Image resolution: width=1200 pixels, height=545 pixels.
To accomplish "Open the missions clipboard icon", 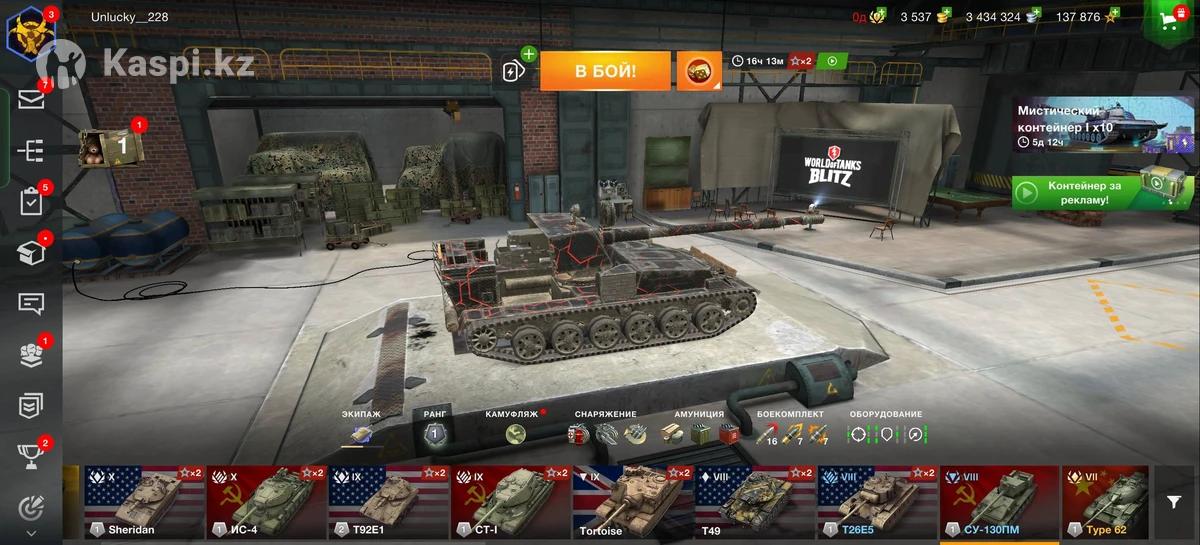I will pos(31,201).
